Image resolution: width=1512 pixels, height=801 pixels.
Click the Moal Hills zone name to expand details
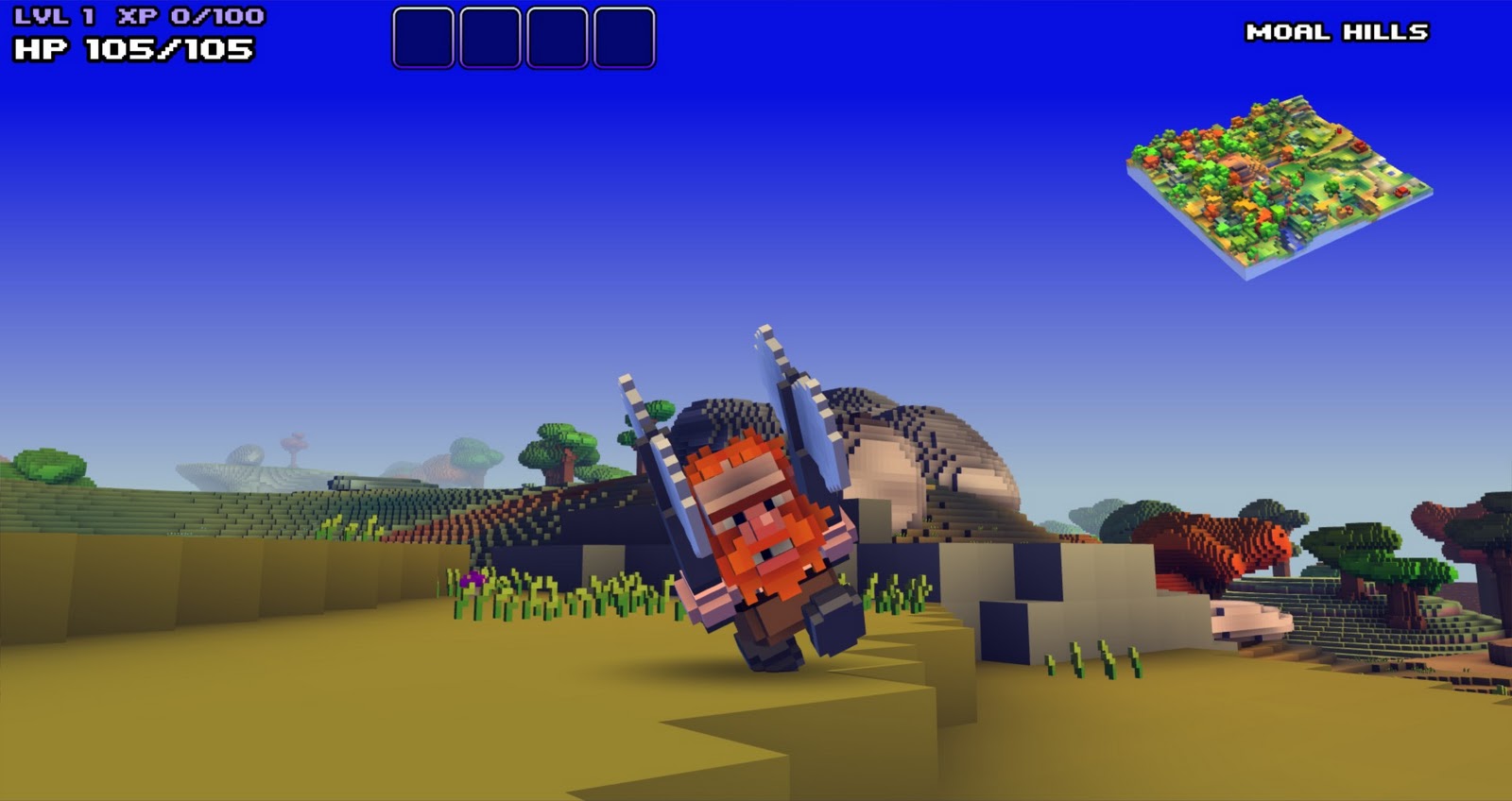tap(1338, 30)
